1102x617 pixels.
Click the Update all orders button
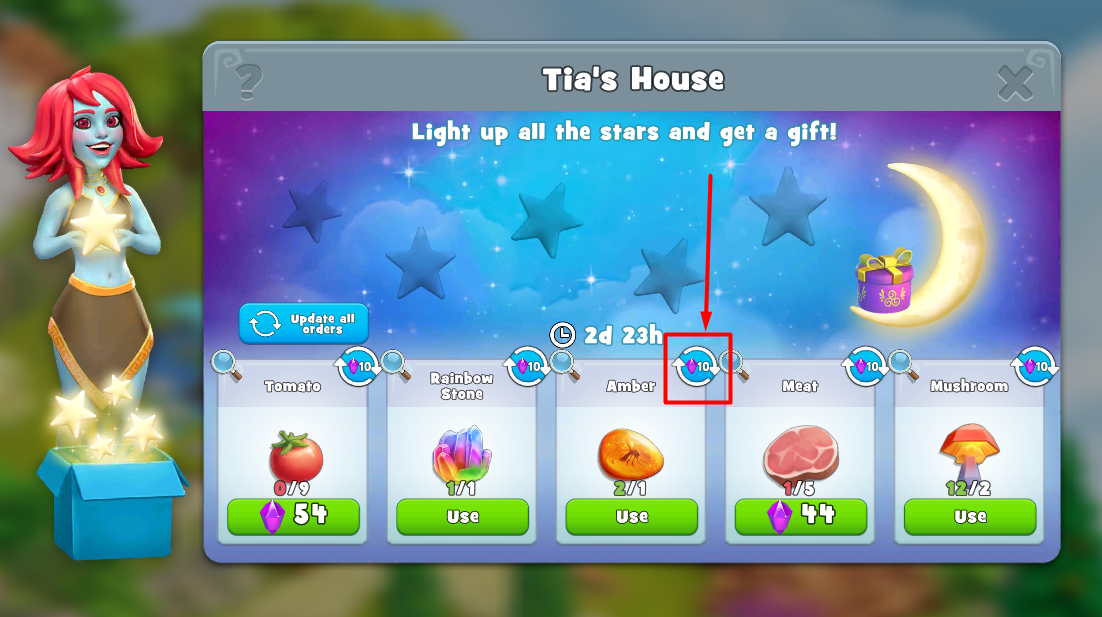click(x=304, y=324)
